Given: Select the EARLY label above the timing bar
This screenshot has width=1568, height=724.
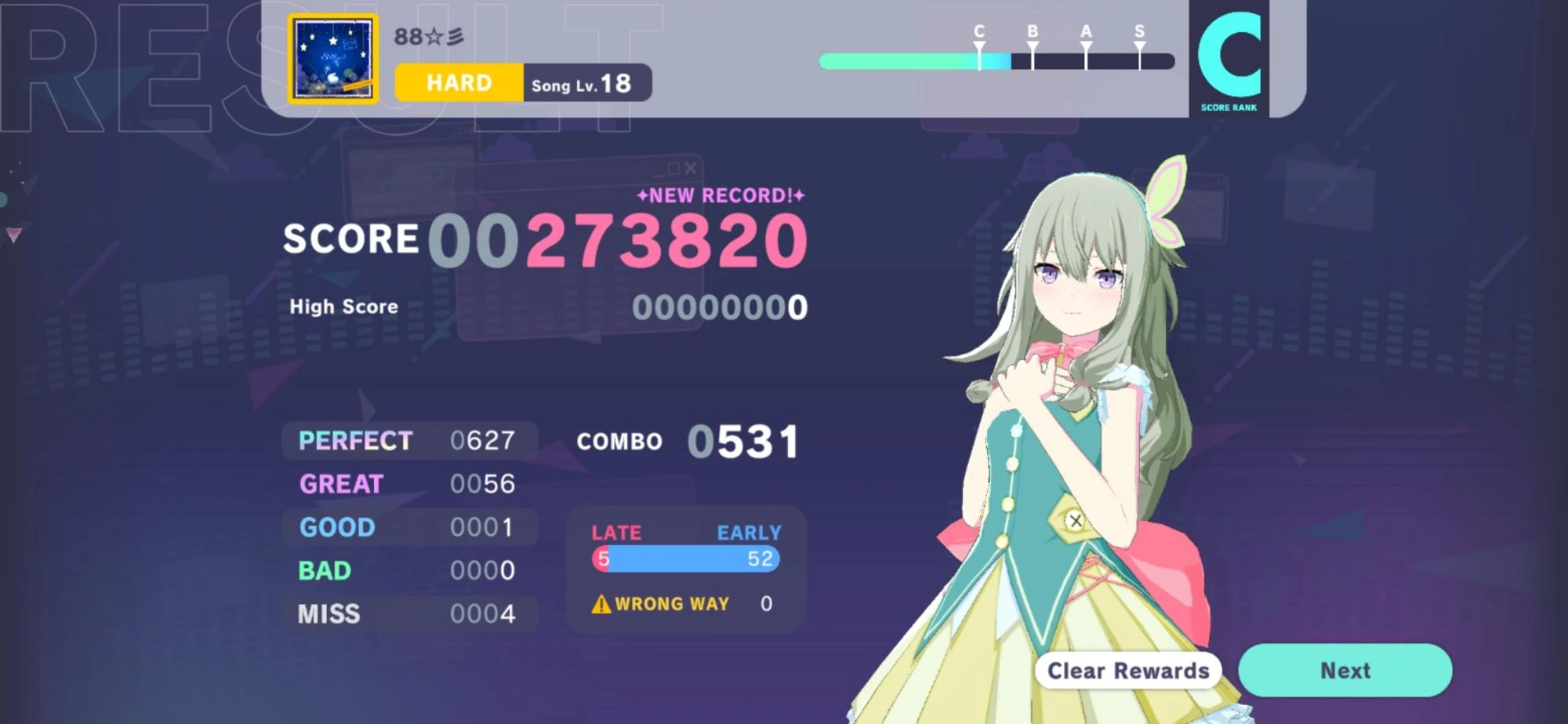Looking at the screenshot, I should 748,533.
